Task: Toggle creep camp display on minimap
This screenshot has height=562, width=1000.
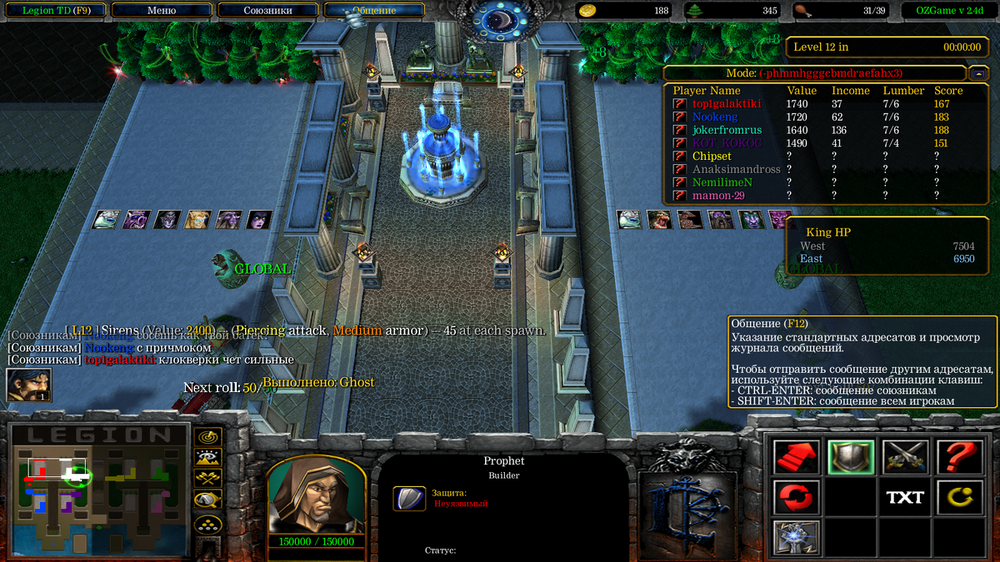Action: pyautogui.click(x=208, y=500)
